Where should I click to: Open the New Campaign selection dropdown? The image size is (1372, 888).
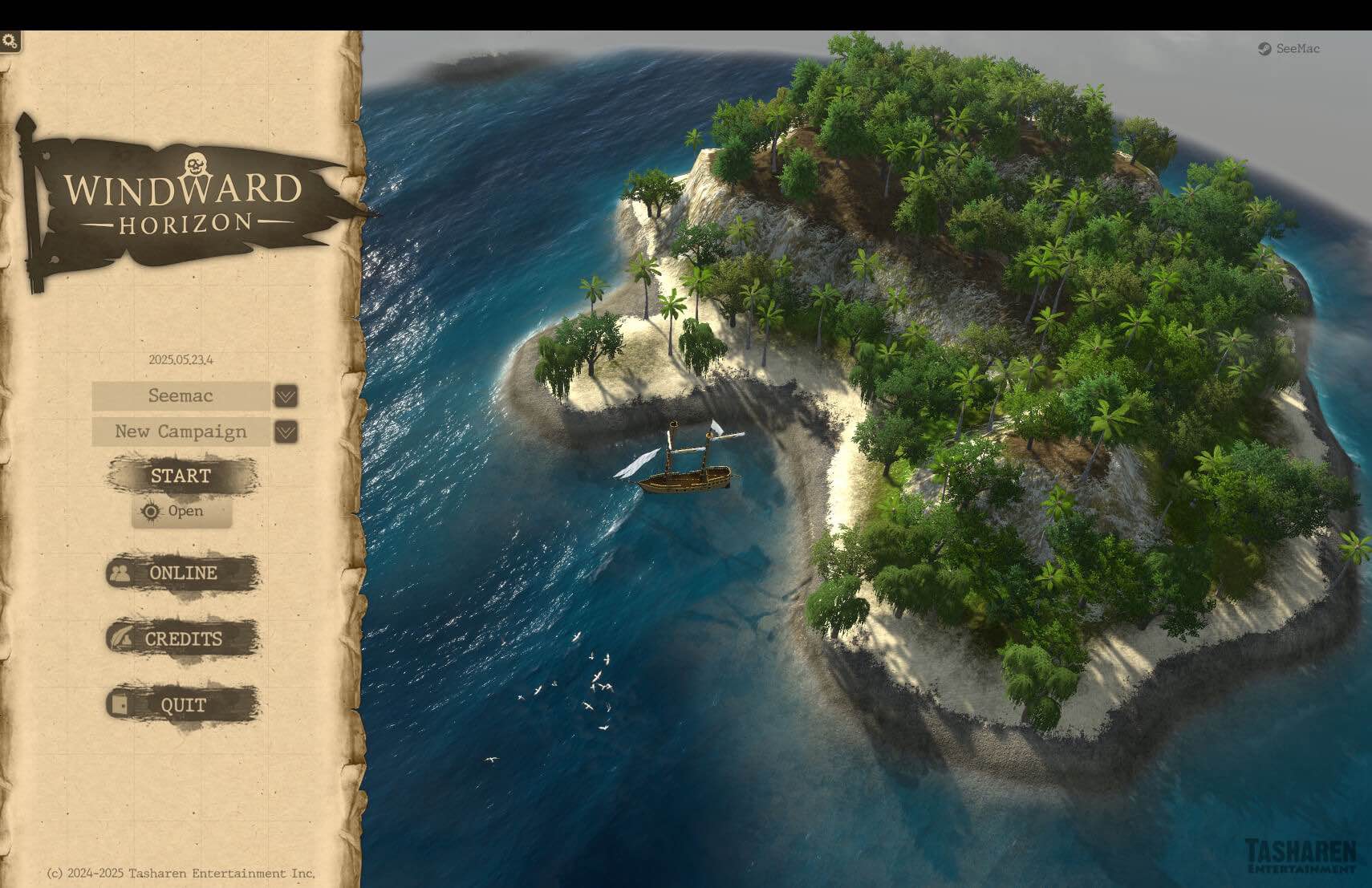point(180,432)
